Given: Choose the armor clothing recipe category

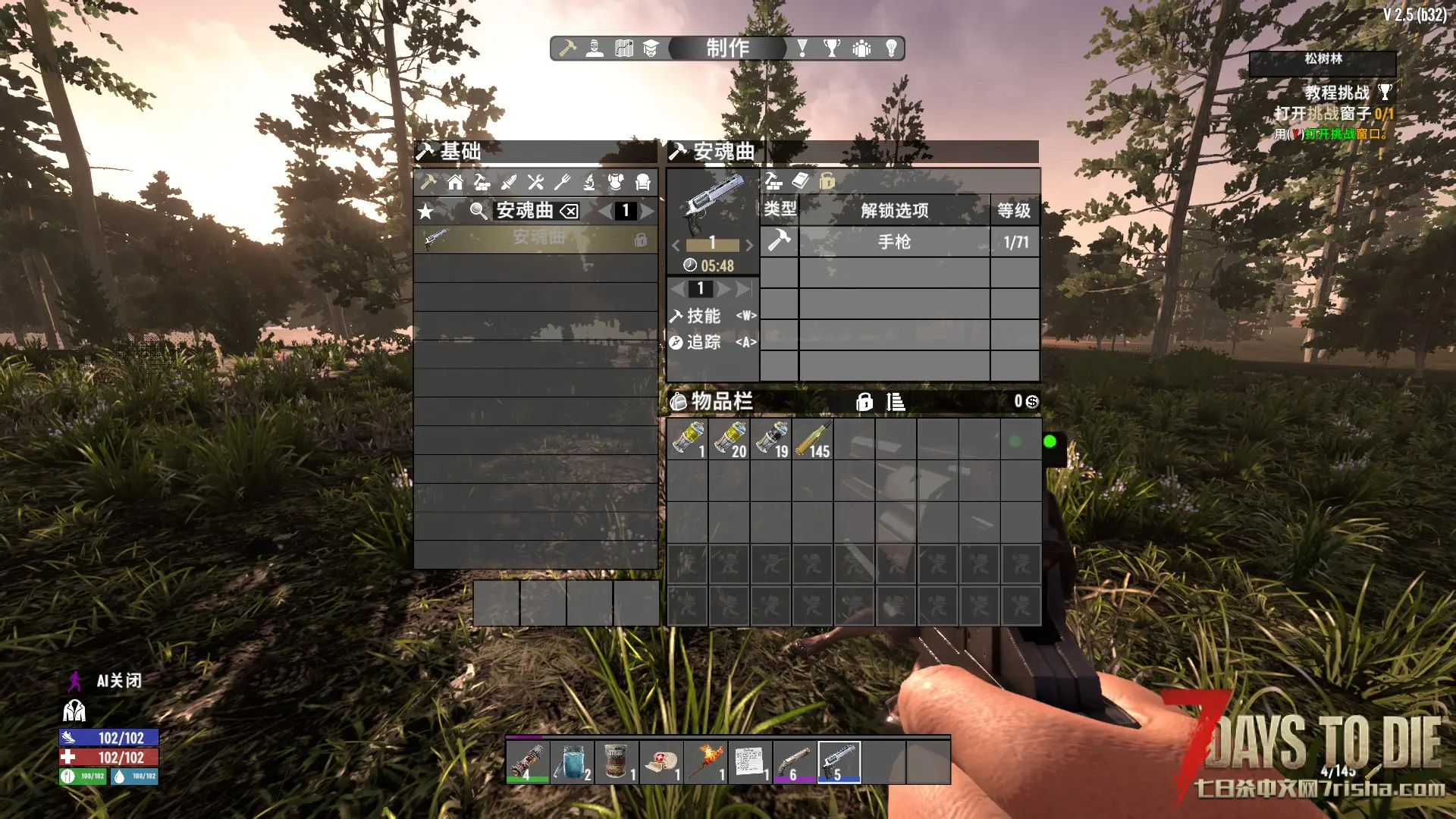Looking at the screenshot, I should tap(616, 182).
